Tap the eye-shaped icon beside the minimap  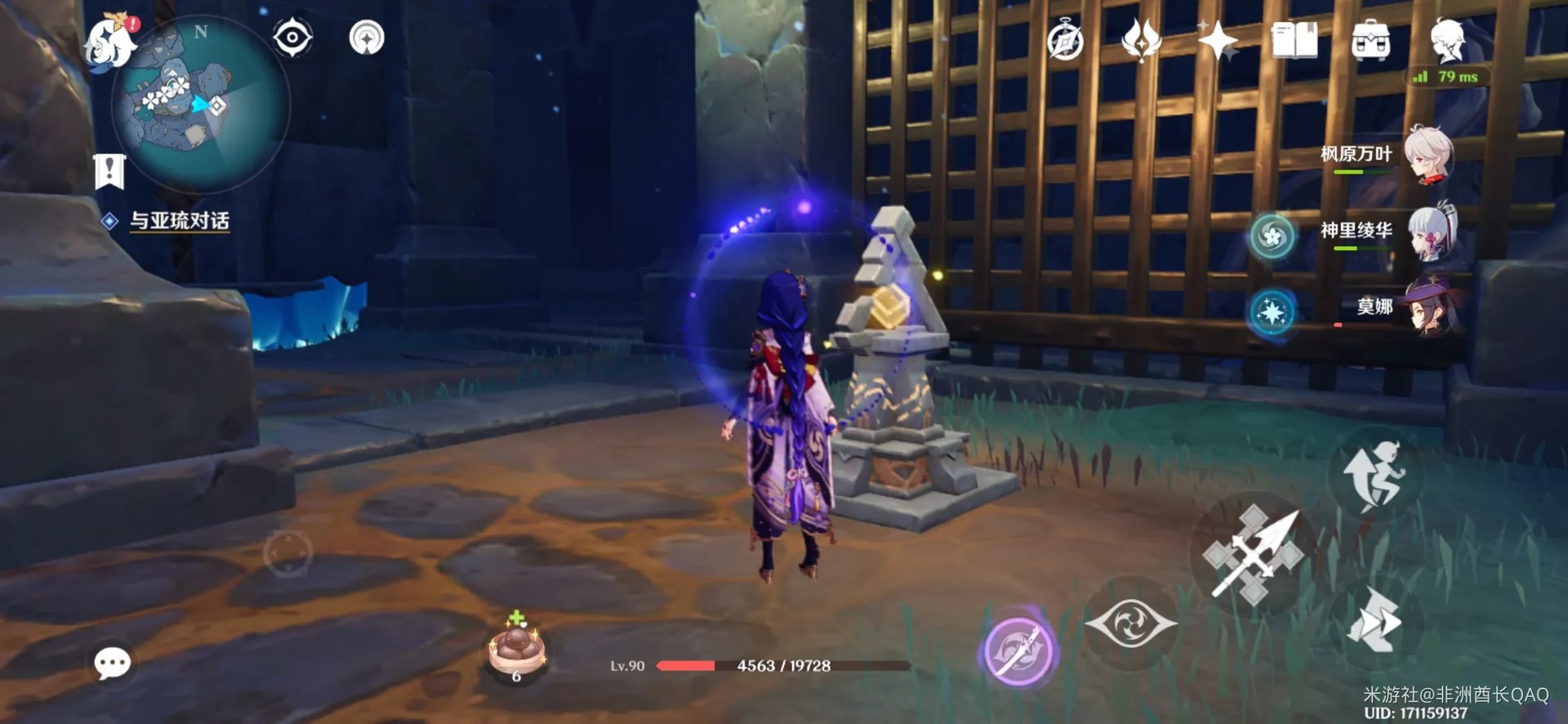point(292,38)
